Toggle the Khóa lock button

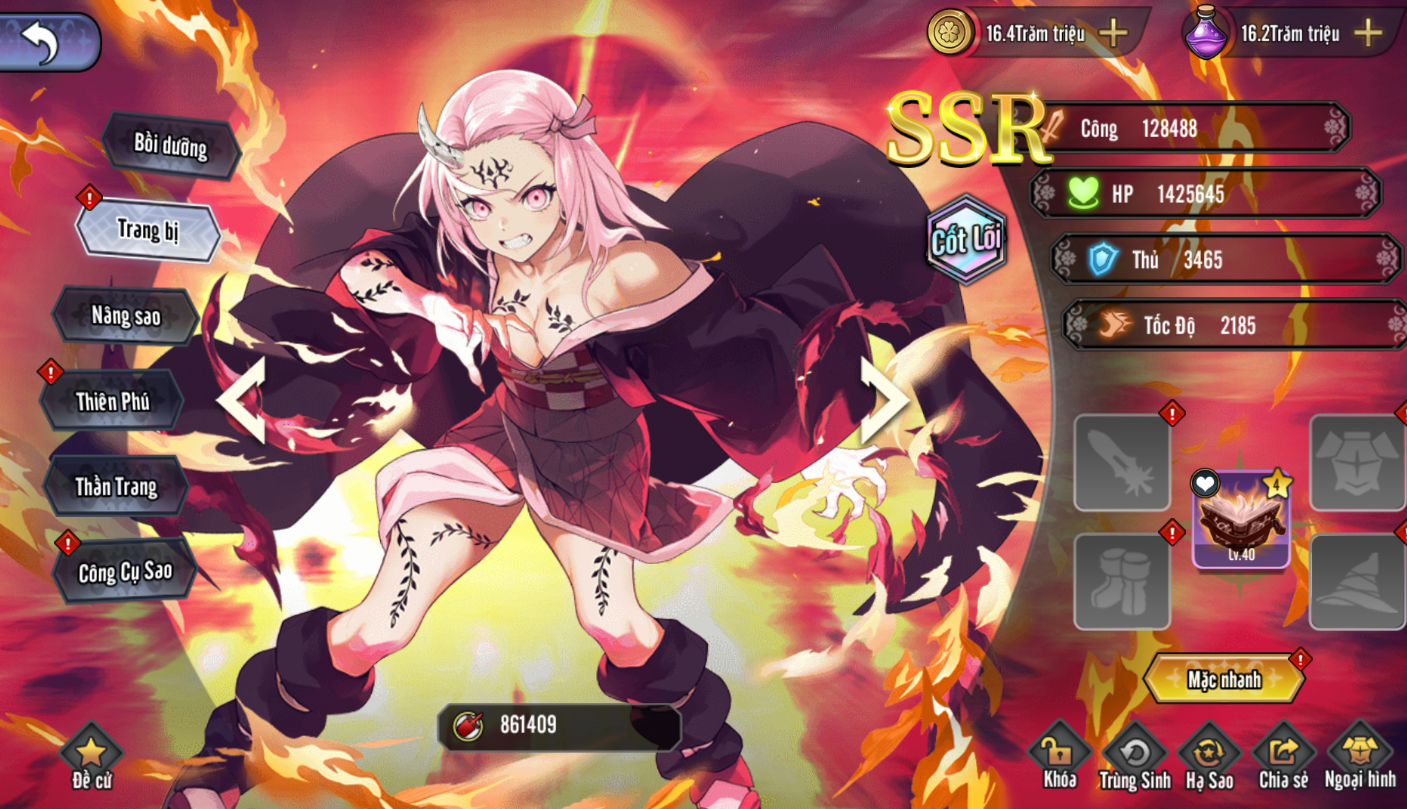[1059, 757]
